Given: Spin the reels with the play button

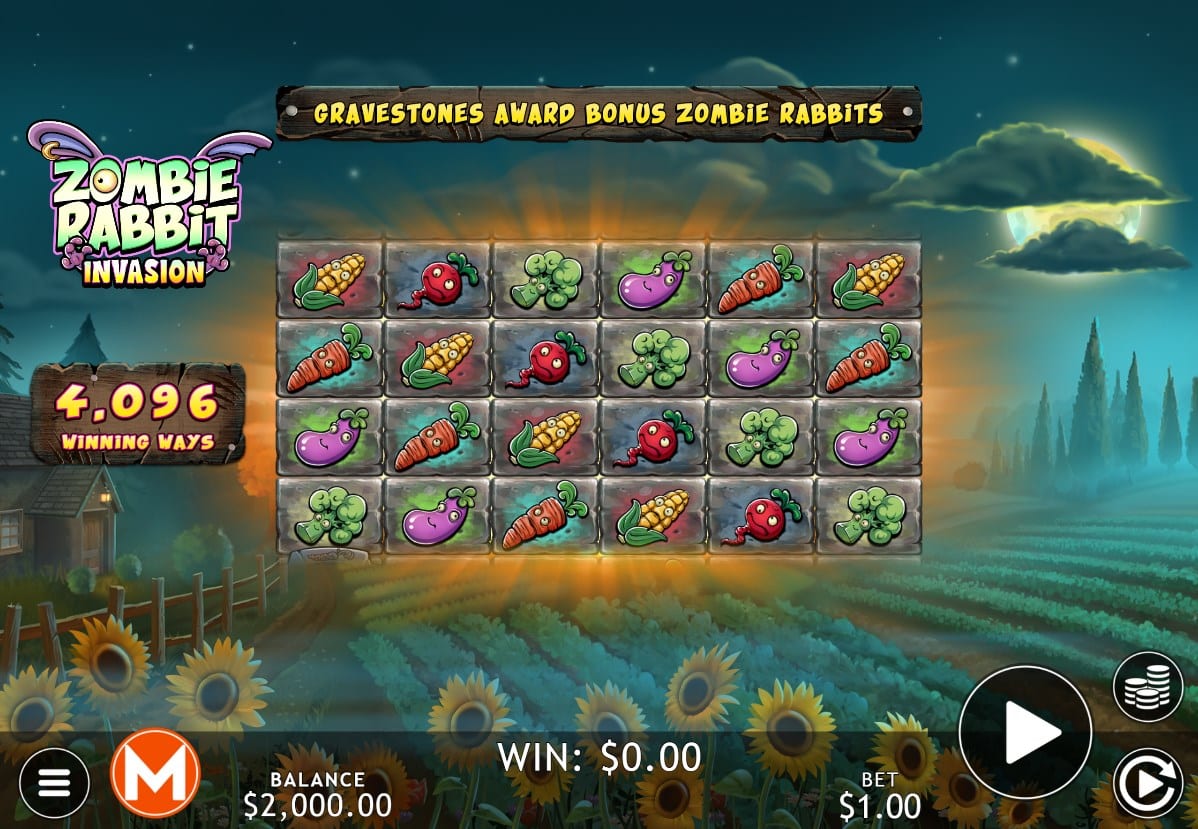Looking at the screenshot, I should click(1025, 732).
